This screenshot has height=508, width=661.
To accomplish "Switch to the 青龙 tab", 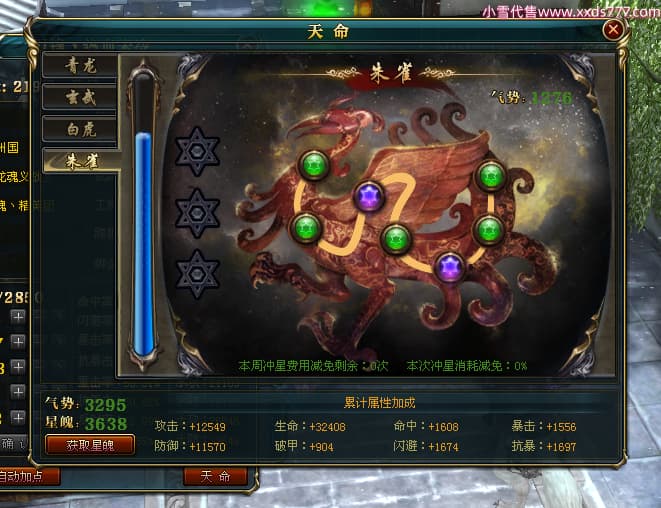I will point(80,65).
